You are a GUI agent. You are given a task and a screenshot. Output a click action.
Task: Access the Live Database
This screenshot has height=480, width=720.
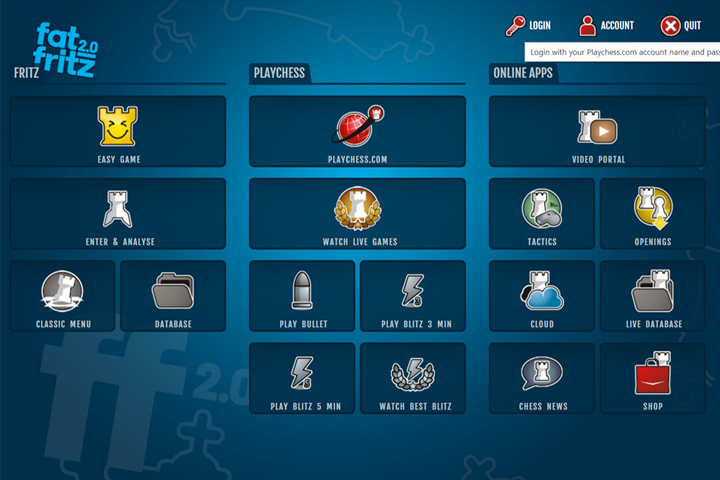tap(652, 296)
